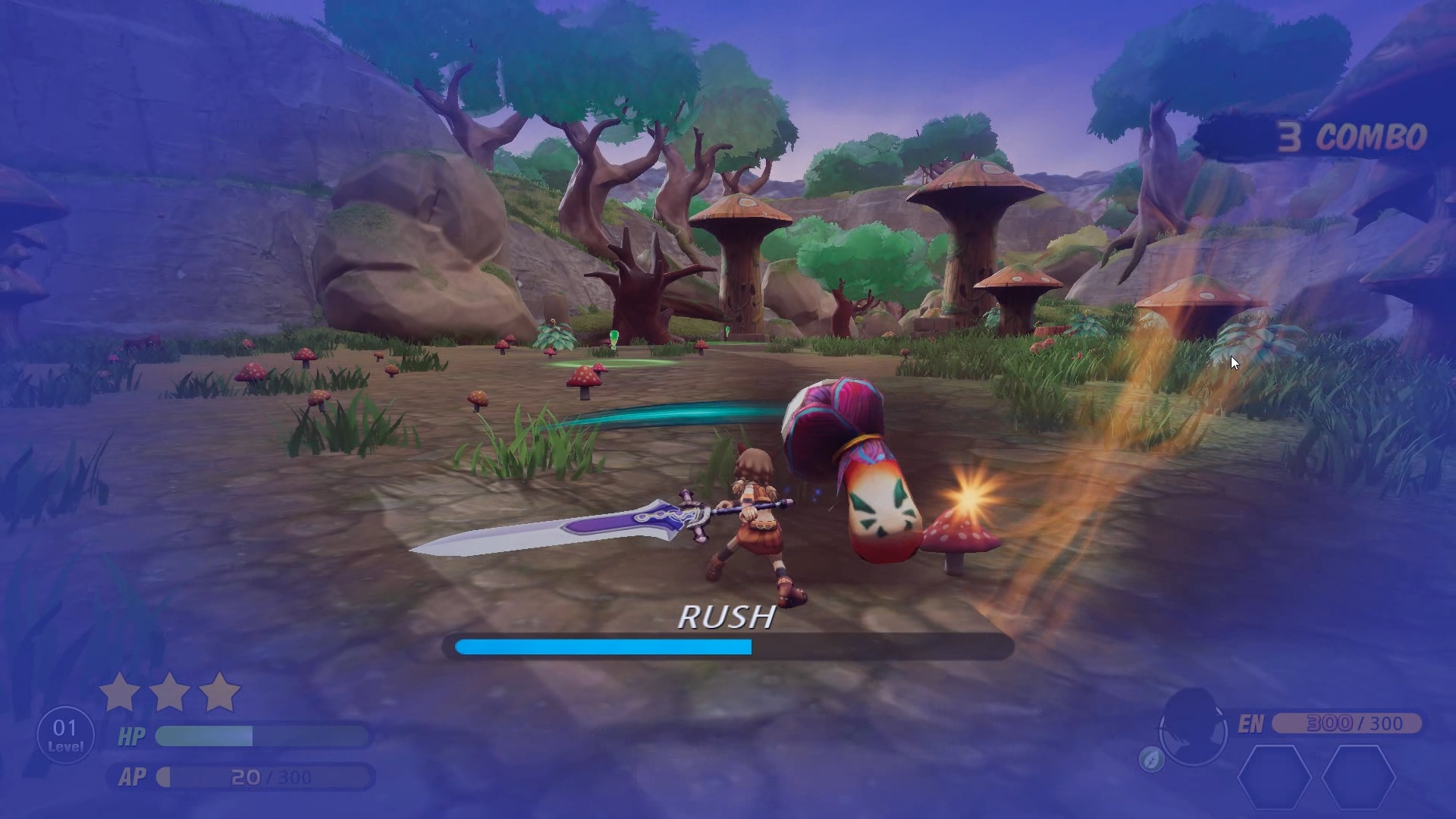This screenshot has height=819, width=1456.
Task: Click the Level 01 badge
Action: point(65,735)
